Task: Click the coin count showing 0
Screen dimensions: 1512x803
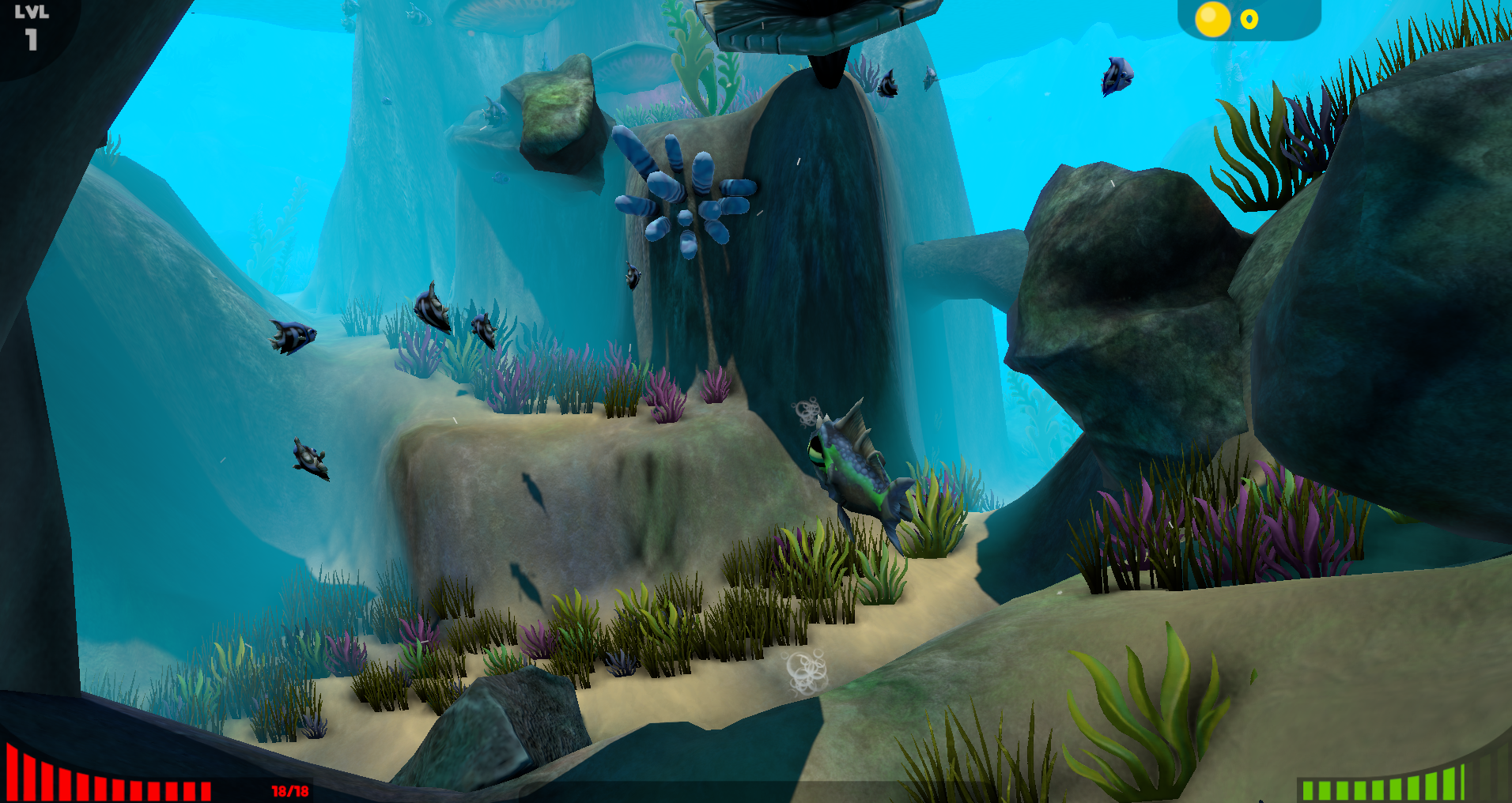Action: point(1248,21)
